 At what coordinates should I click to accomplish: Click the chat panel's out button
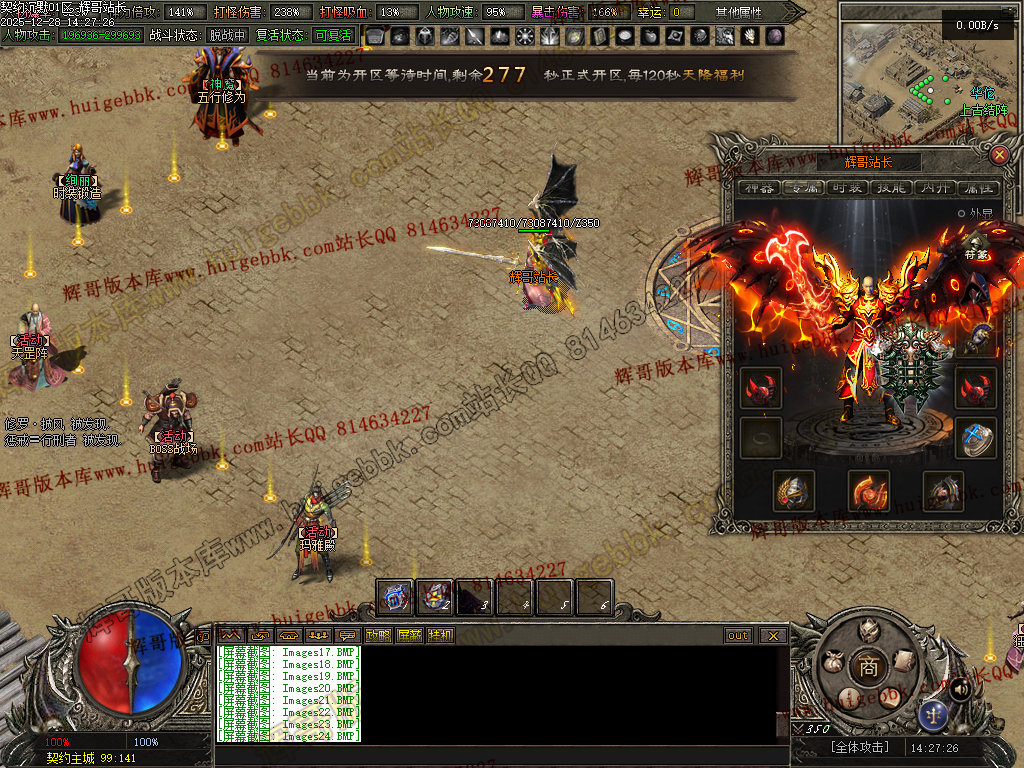pyautogui.click(x=738, y=635)
